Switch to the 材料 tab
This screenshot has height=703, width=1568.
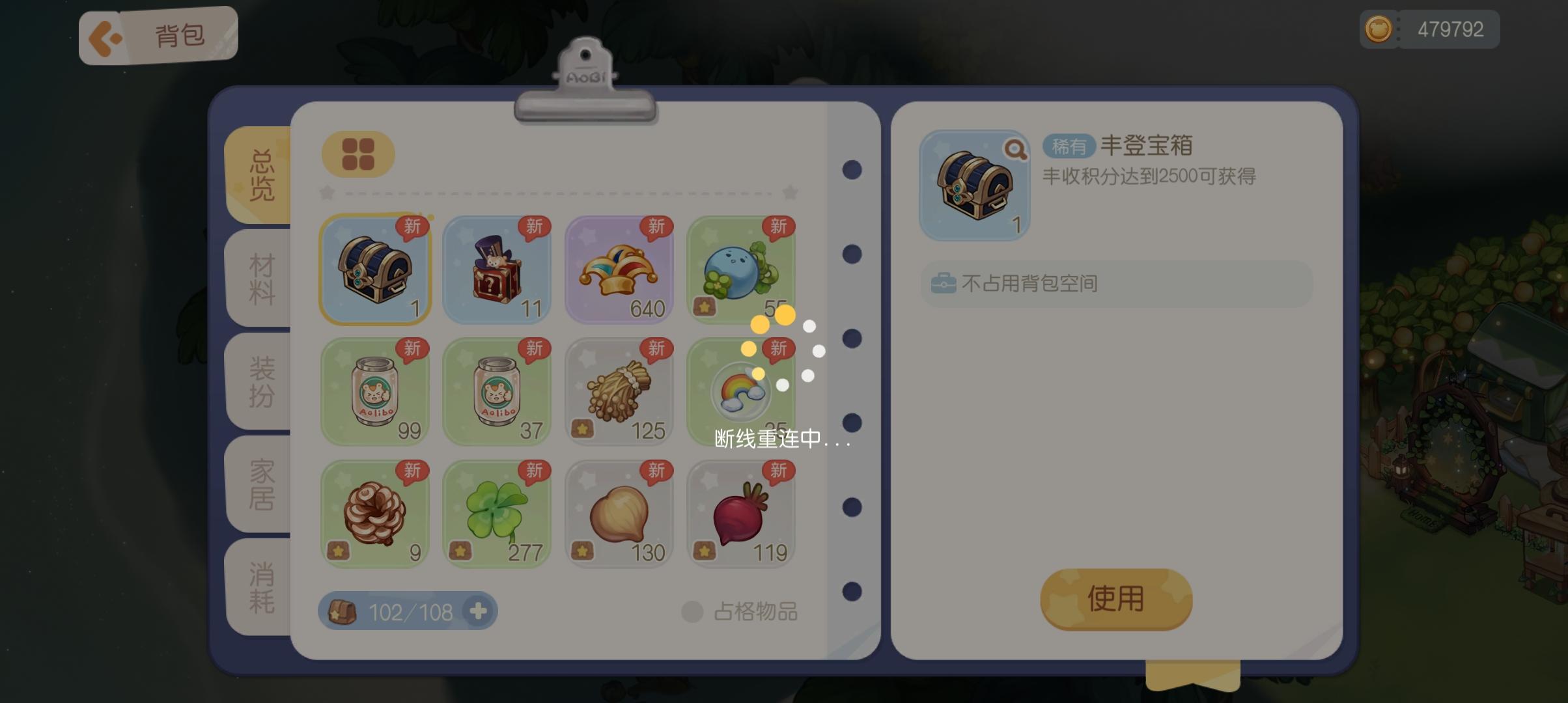tap(259, 281)
